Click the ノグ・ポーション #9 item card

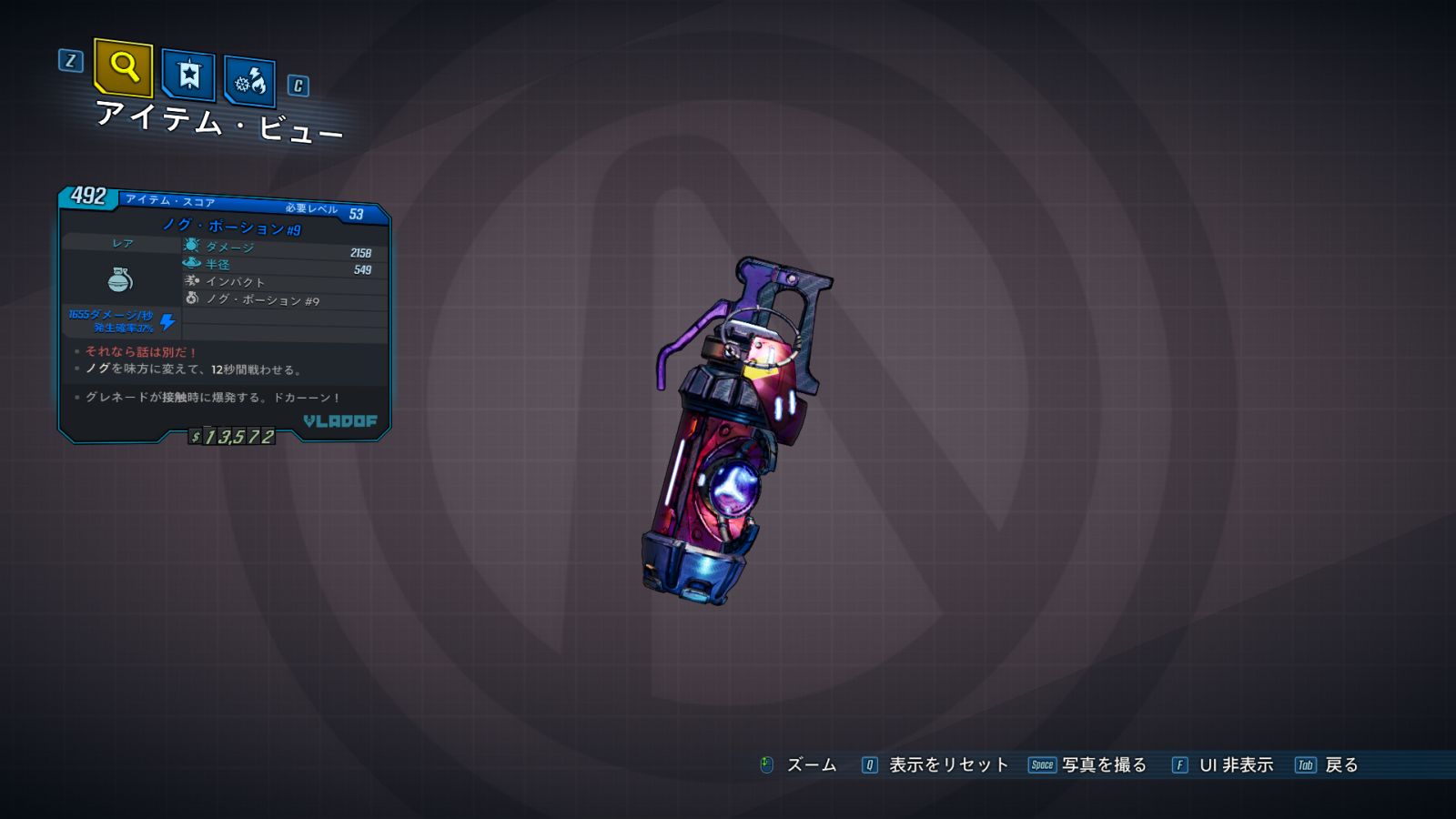tap(224, 314)
